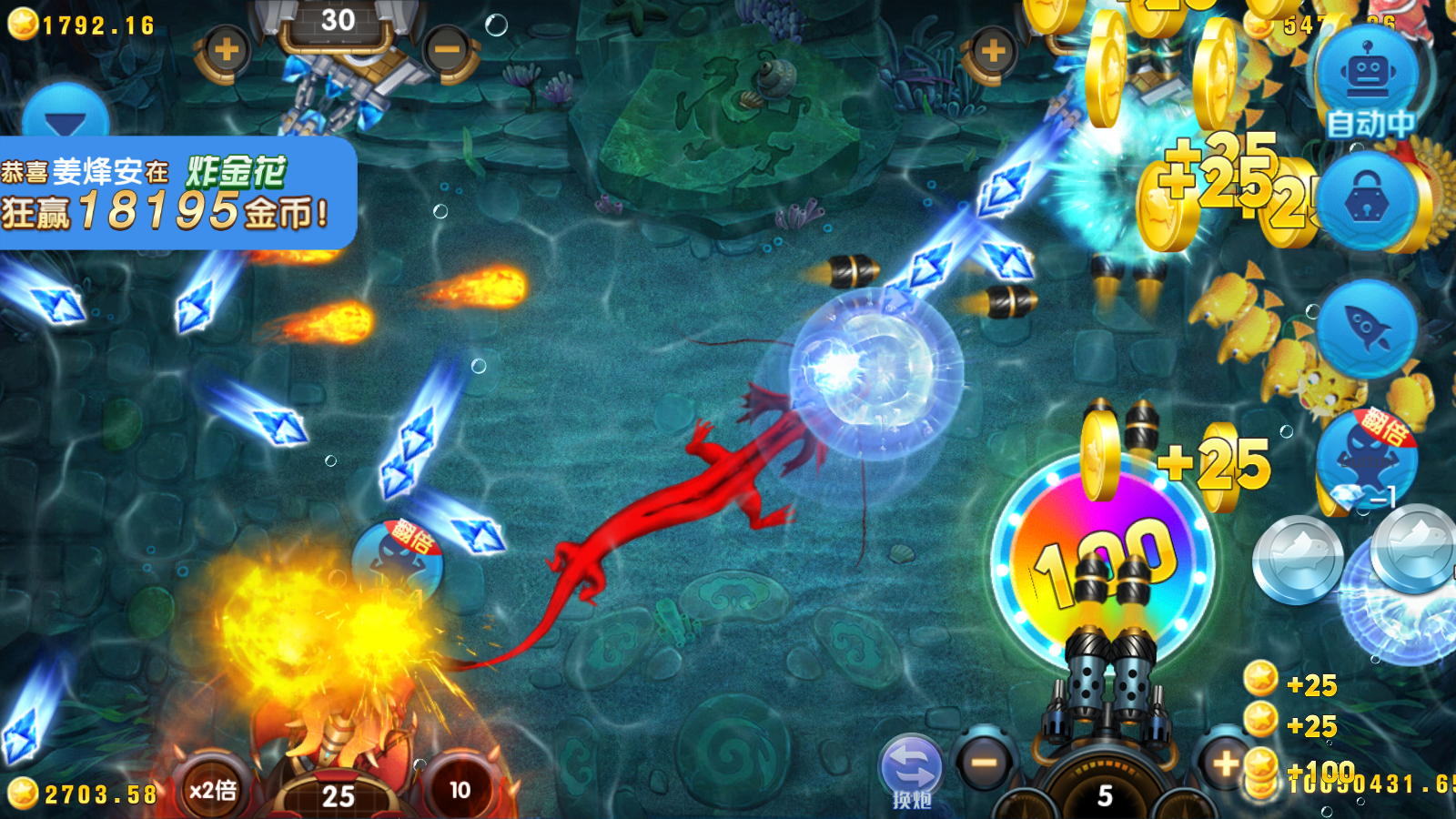Image resolution: width=1456 pixels, height=819 pixels.
Task: Click the minus button beside the 30 cannon
Action: [447, 50]
